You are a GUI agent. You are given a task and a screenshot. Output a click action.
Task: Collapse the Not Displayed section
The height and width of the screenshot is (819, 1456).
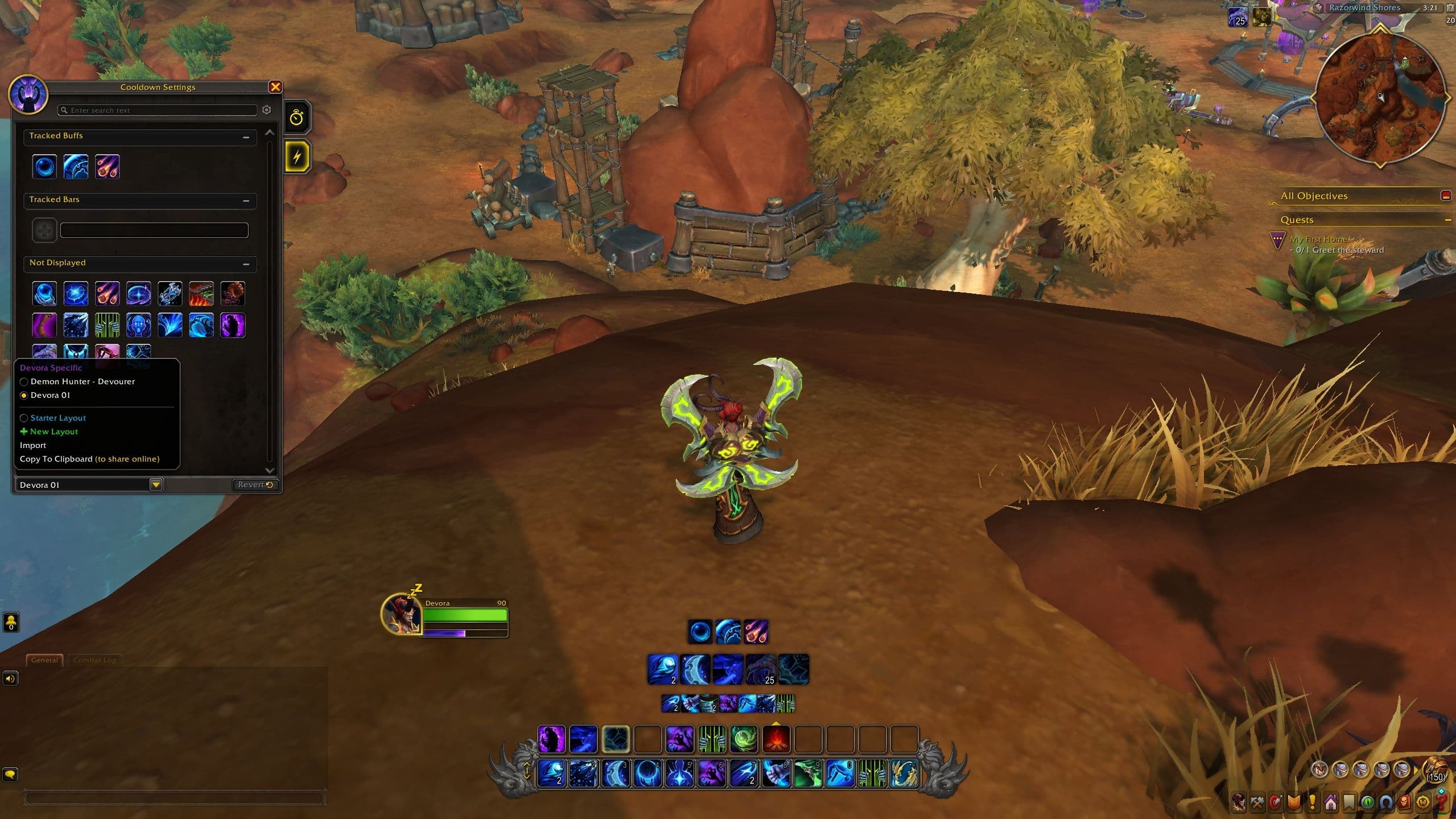[x=246, y=264]
